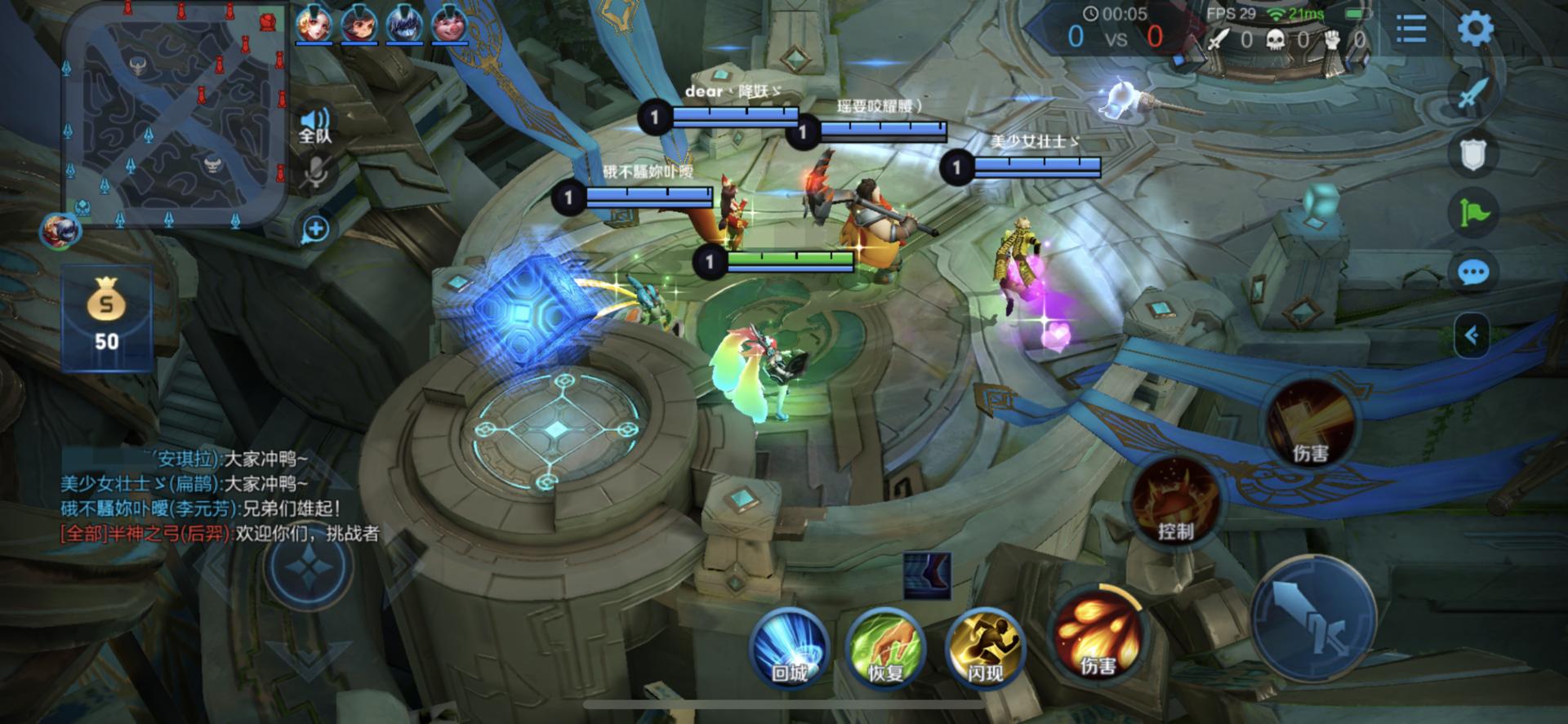Image resolution: width=1568 pixels, height=724 pixels.
Task: Collapse the signal panel with arrow
Action: [x=1472, y=335]
